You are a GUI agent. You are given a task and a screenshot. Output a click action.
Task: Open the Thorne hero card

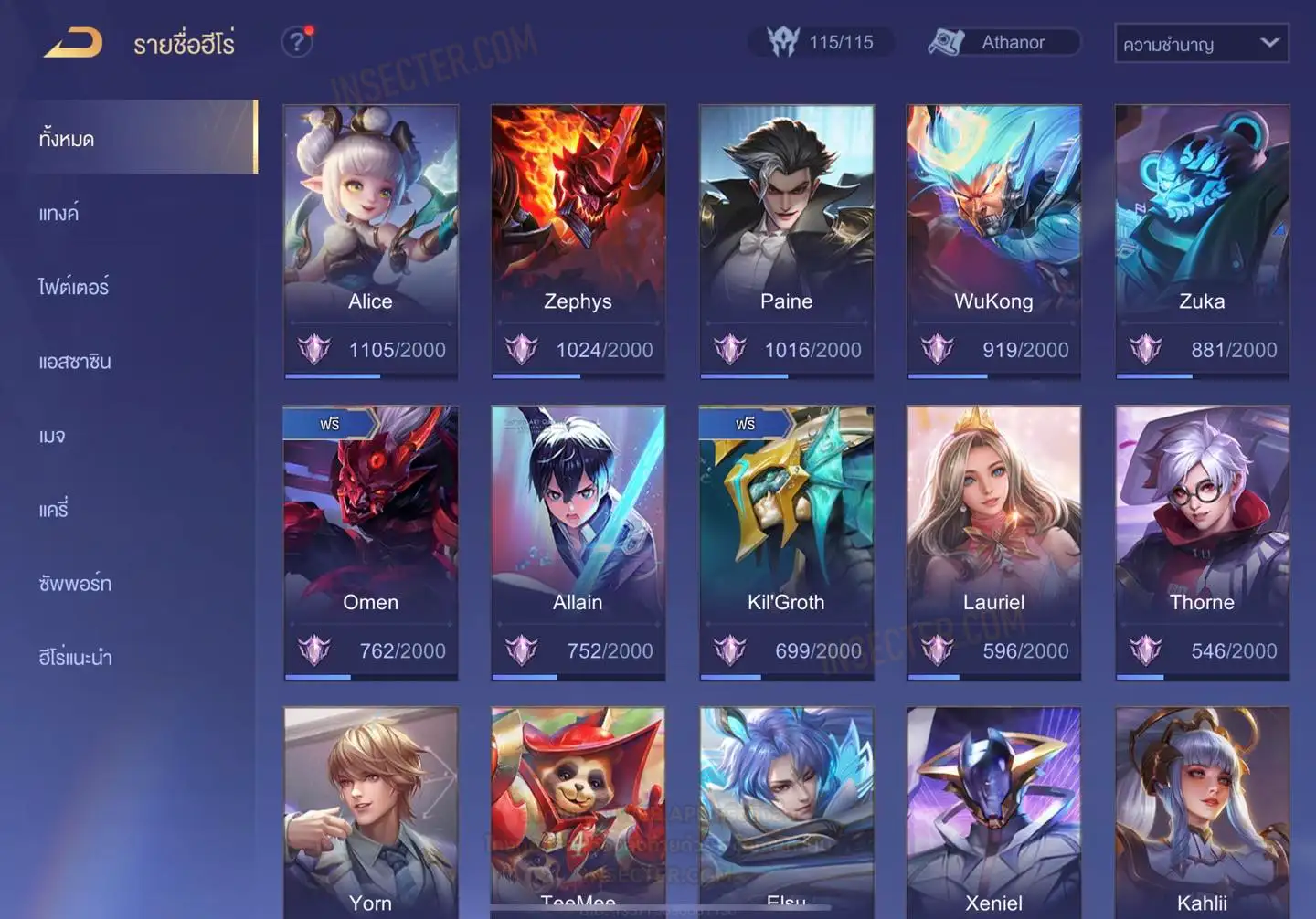tap(1202, 541)
